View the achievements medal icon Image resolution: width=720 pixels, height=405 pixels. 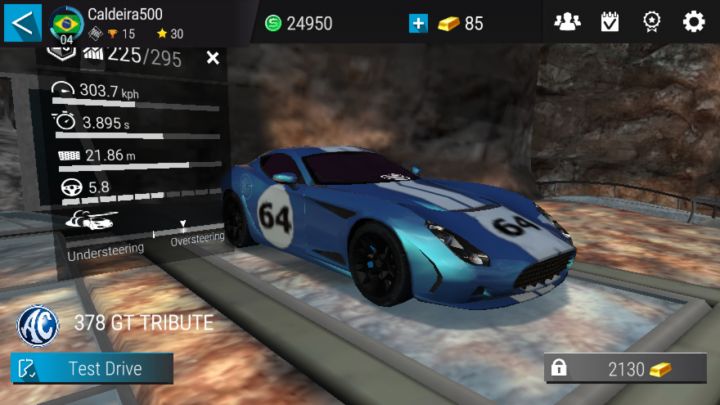651,22
